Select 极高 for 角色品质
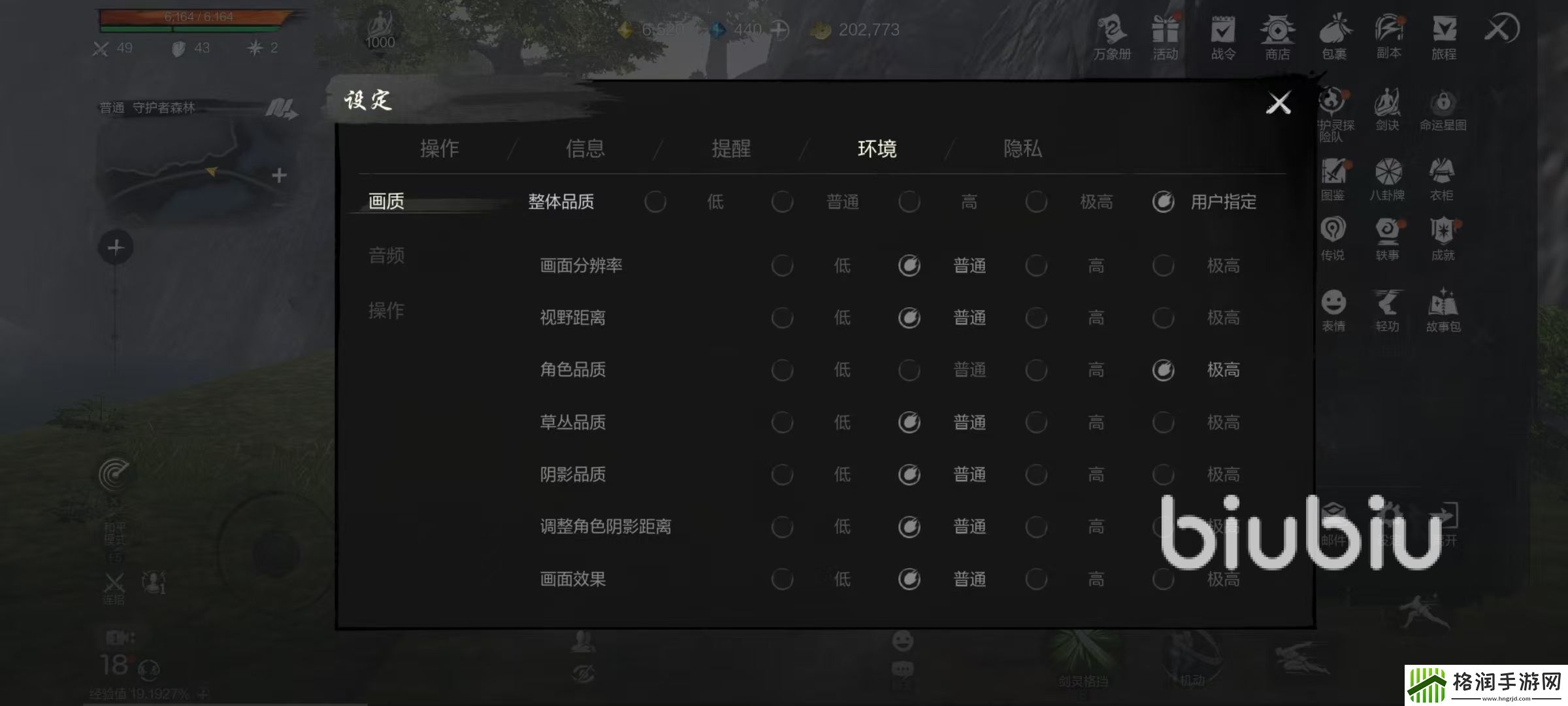Image resolution: width=1568 pixels, height=706 pixels. tap(1164, 369)
